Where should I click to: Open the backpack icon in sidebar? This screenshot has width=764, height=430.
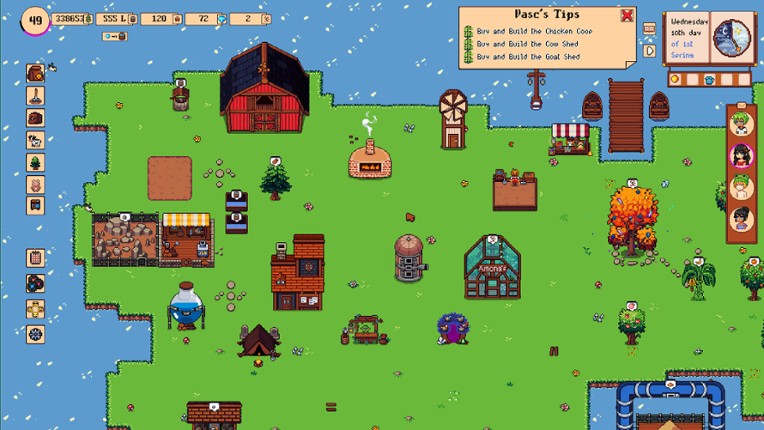(x=35, y=73)
